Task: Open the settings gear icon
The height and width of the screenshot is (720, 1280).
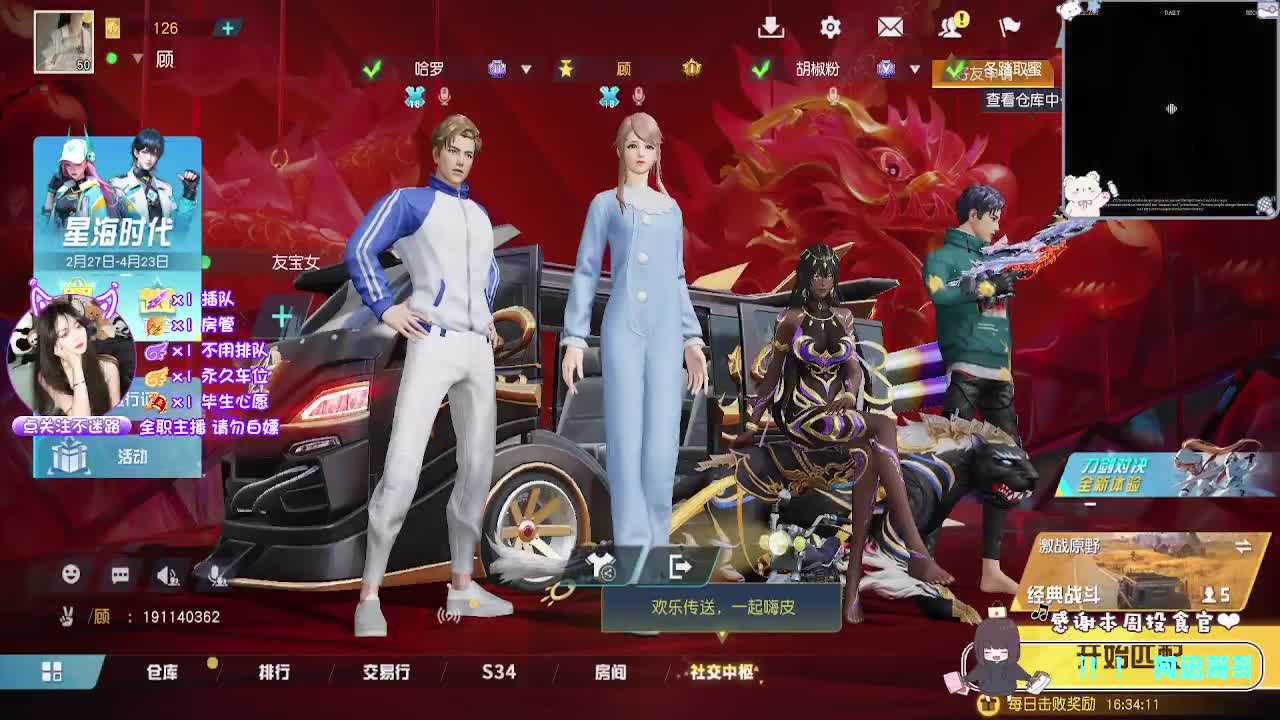Action: (x=831, y=27)
